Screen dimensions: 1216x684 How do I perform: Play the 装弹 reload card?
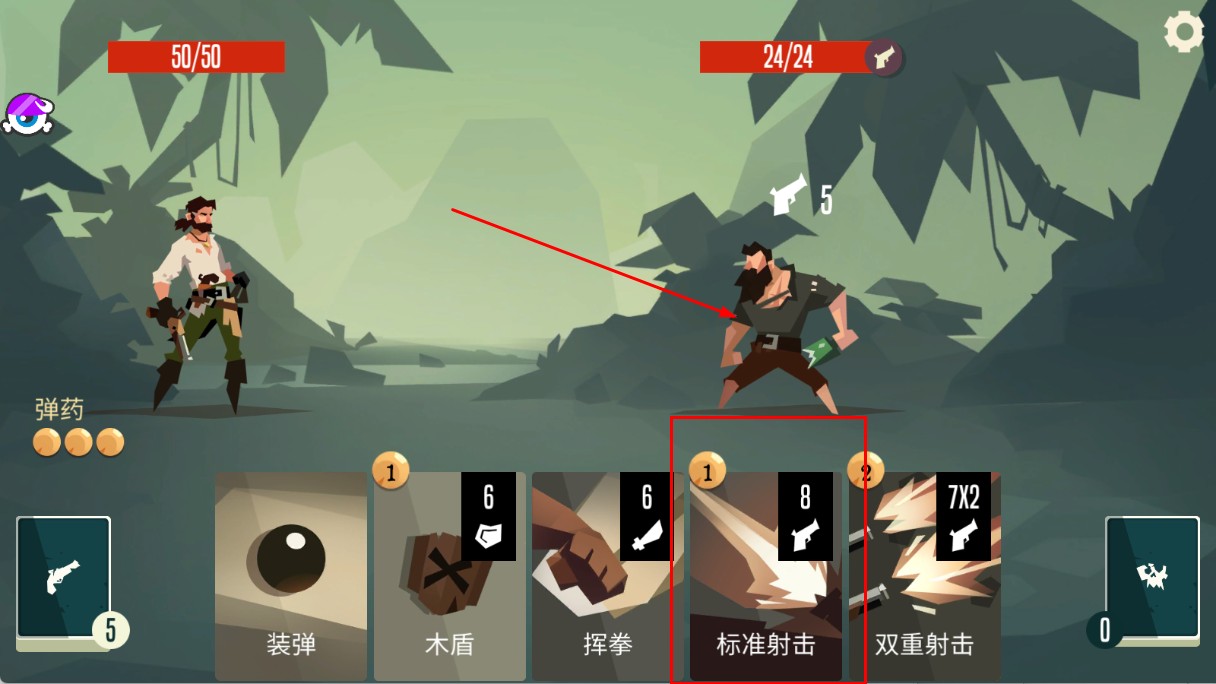tap(291, 576)
